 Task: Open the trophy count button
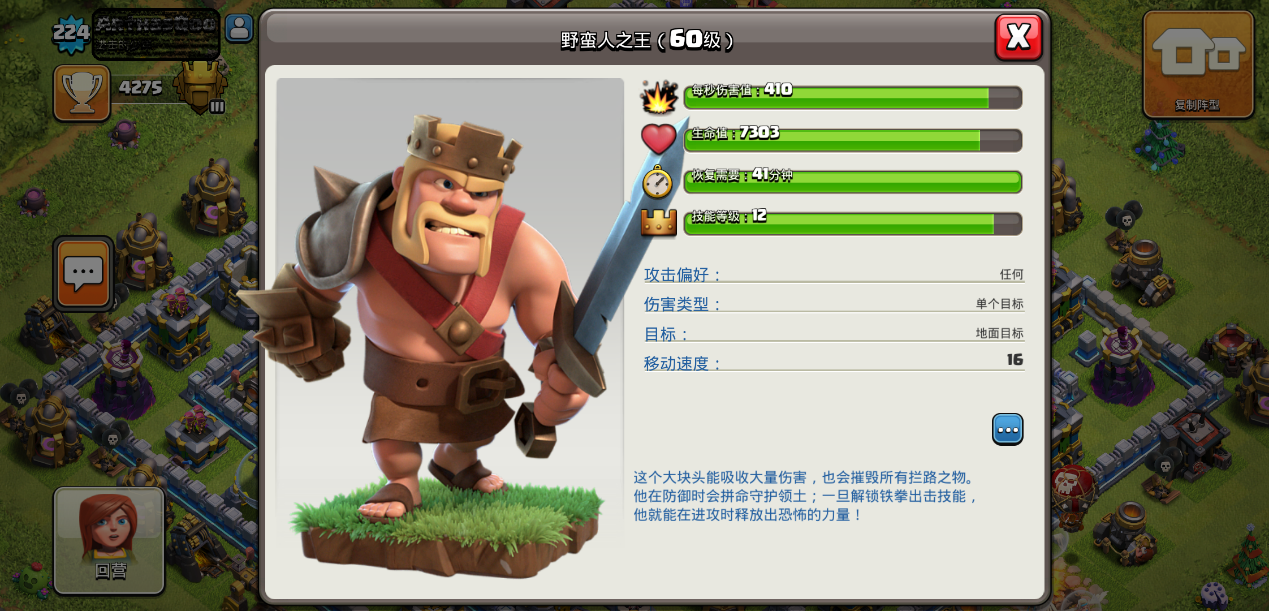coord(82,92)
